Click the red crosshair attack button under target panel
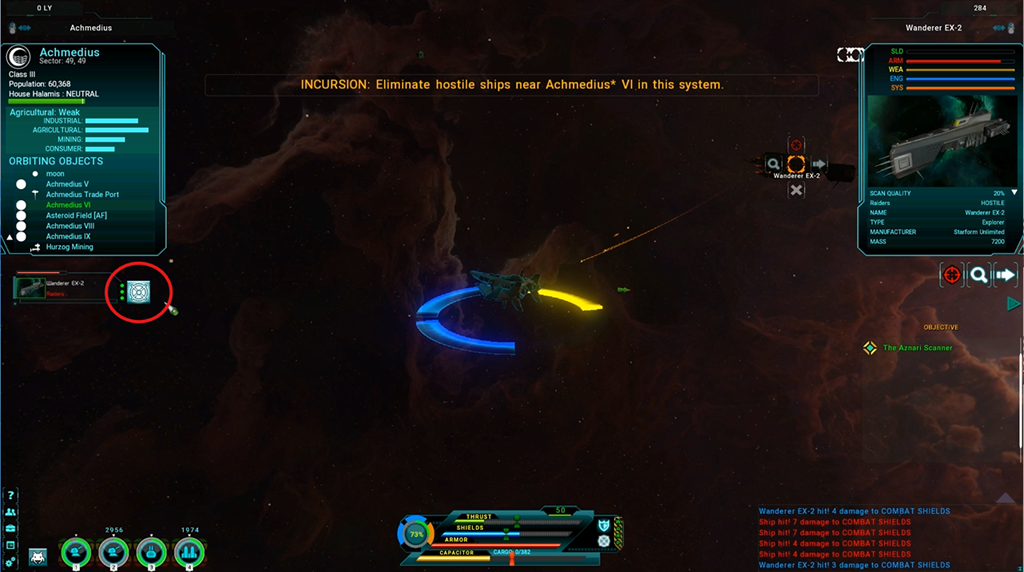 coord(951,274)
